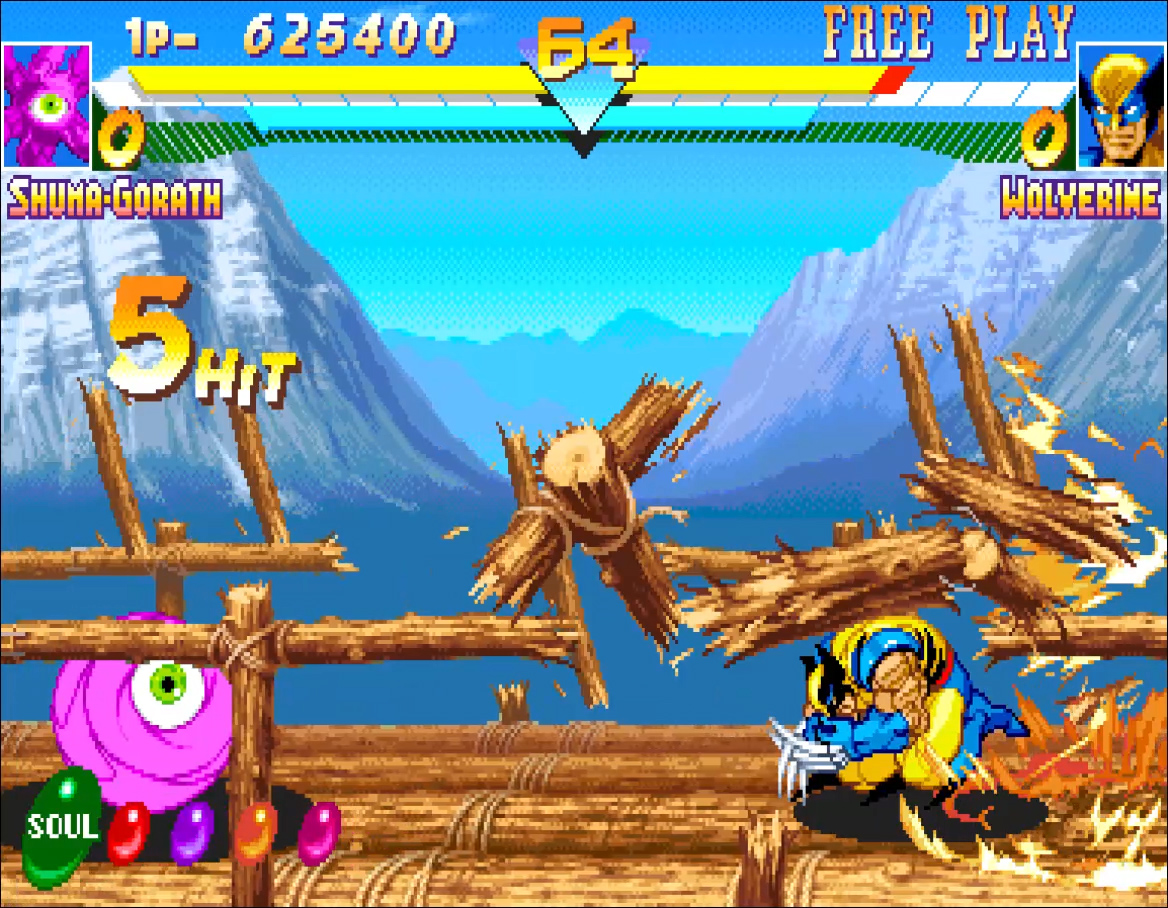Select the pink gem icon
The image size is (1168, 908).
coord(319,831)
